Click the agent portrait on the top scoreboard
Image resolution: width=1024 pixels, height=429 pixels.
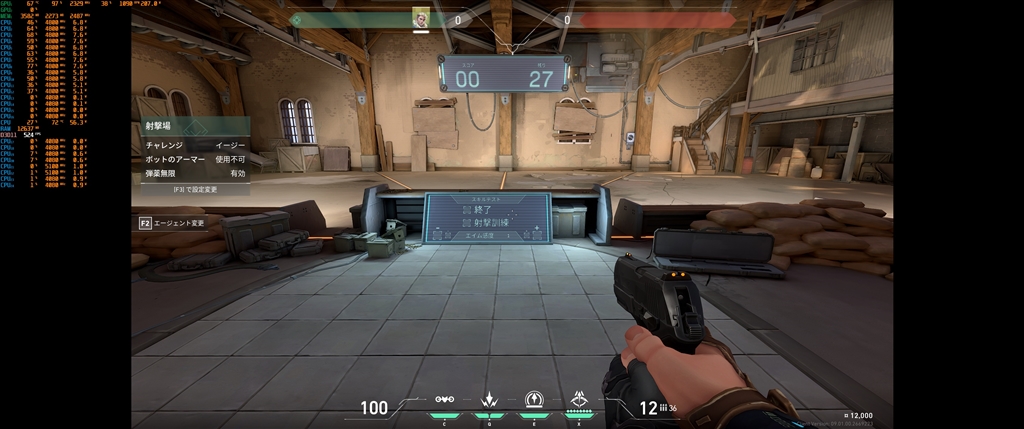[x=421, y=19]
